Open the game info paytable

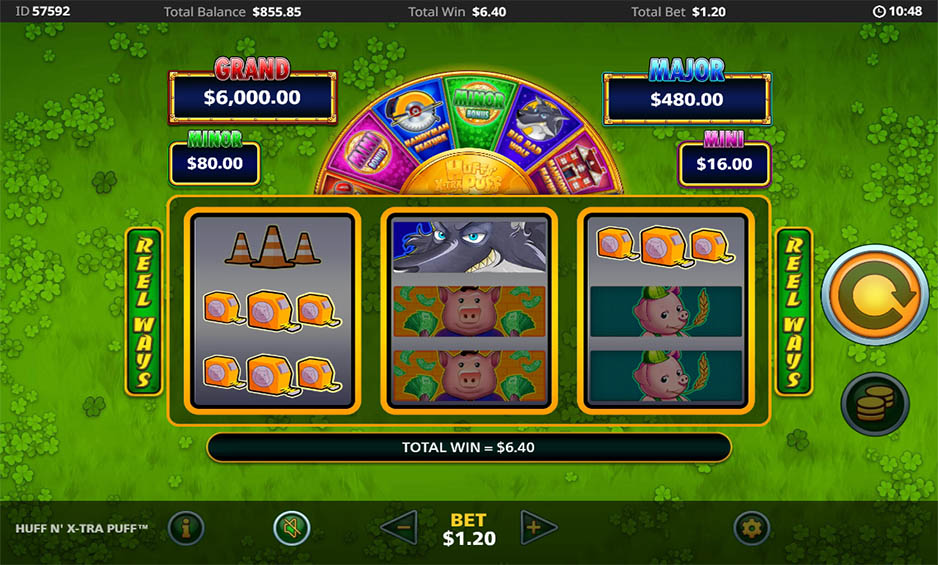(x=186, y=527)
